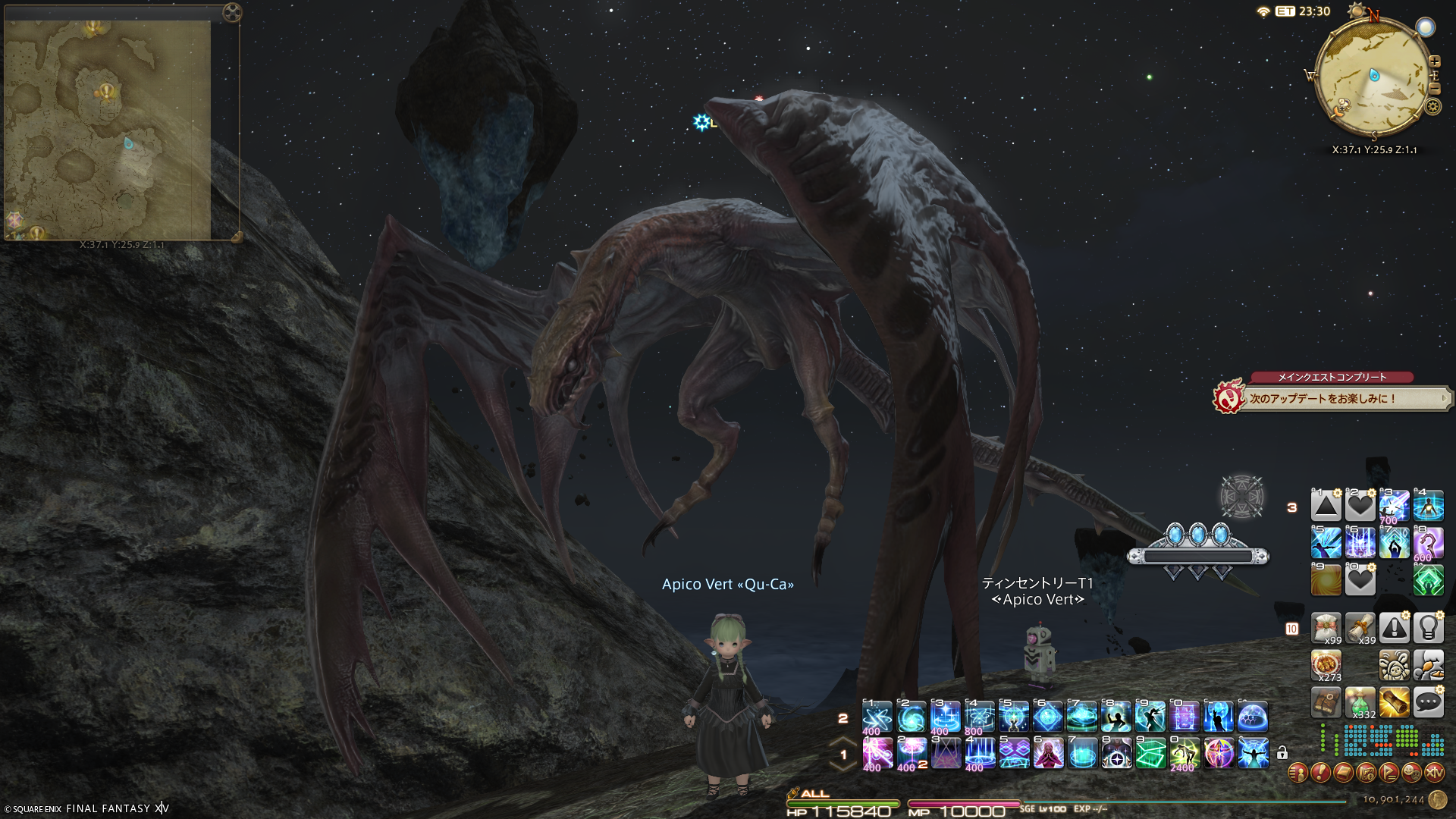Activate the blue honeycomb dome ability
Viewport: 1456px width, 819px height.
point(1253,717)
